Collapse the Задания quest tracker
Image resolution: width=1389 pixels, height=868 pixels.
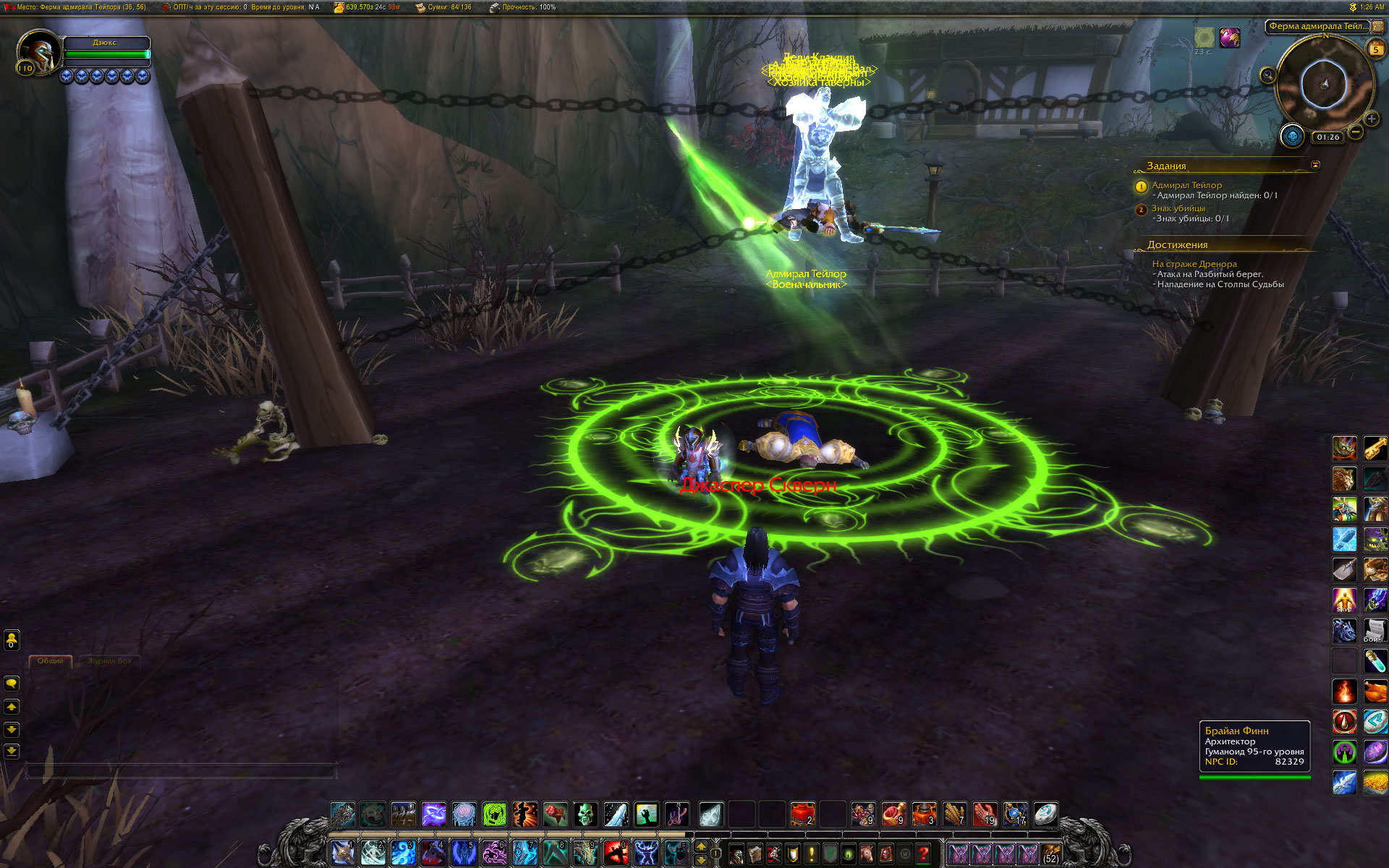click(1315, 165)
